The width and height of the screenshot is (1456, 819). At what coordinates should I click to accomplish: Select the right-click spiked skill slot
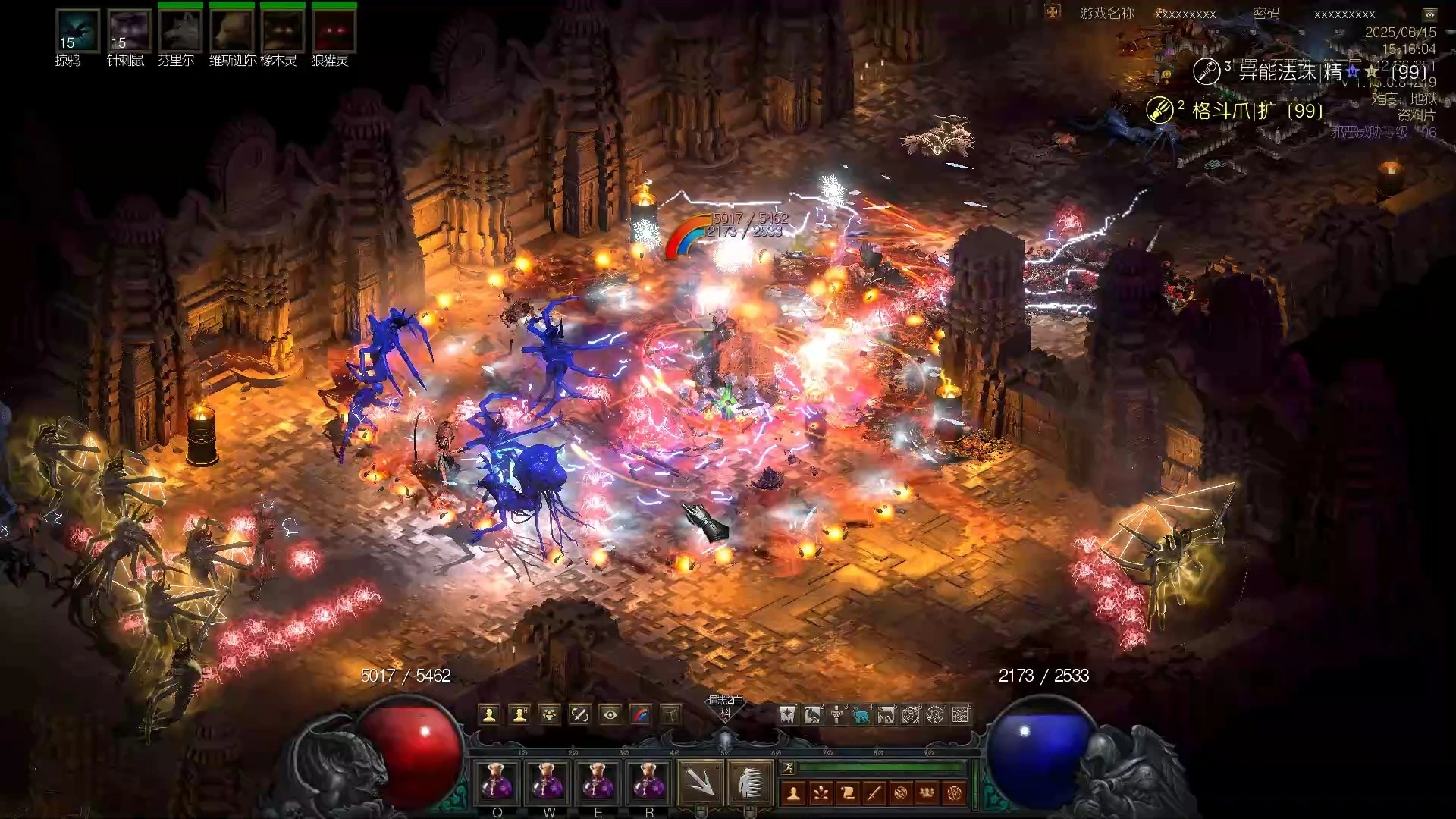[750, 783]
